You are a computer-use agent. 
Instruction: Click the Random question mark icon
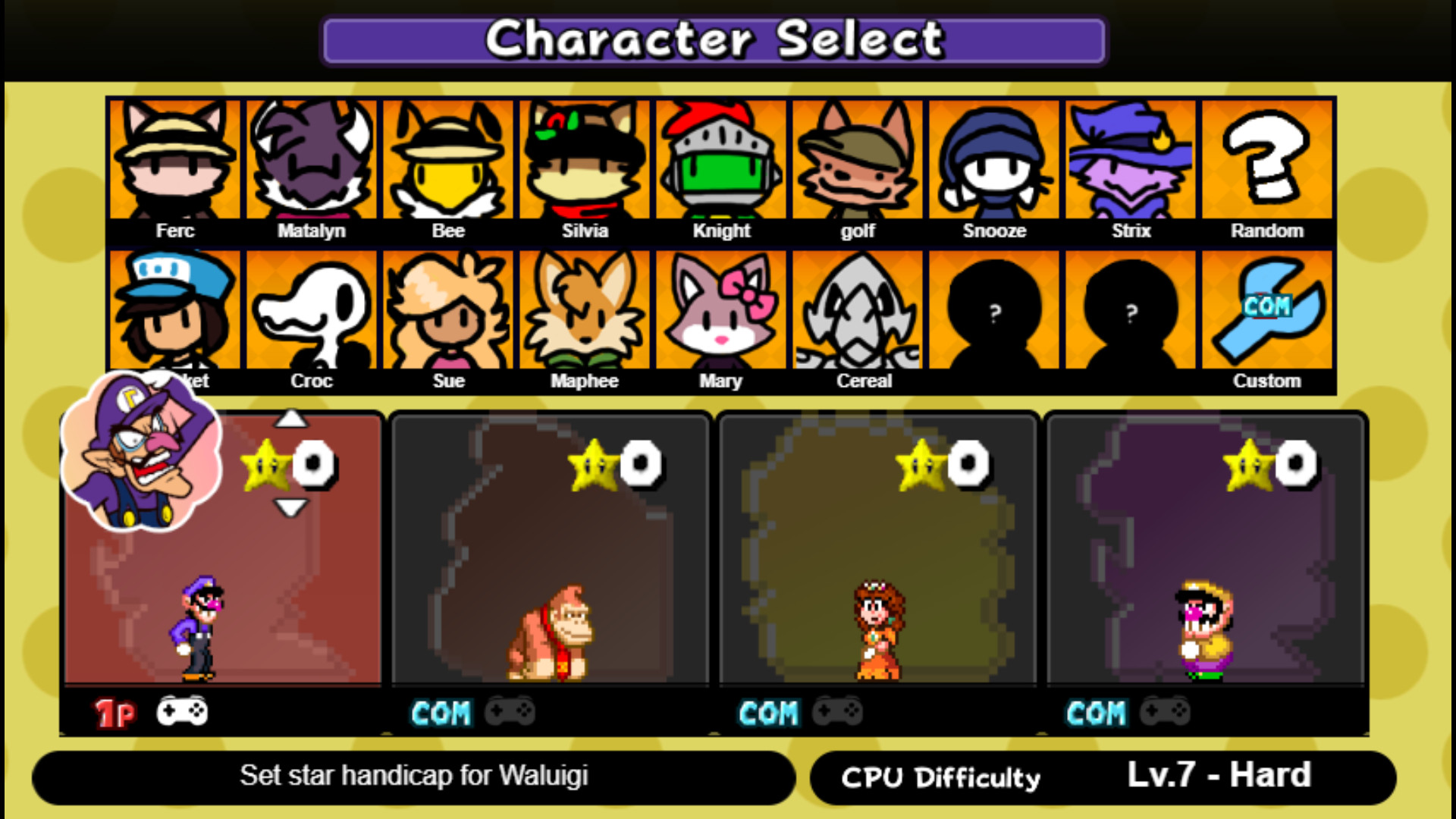(1265, 159)
